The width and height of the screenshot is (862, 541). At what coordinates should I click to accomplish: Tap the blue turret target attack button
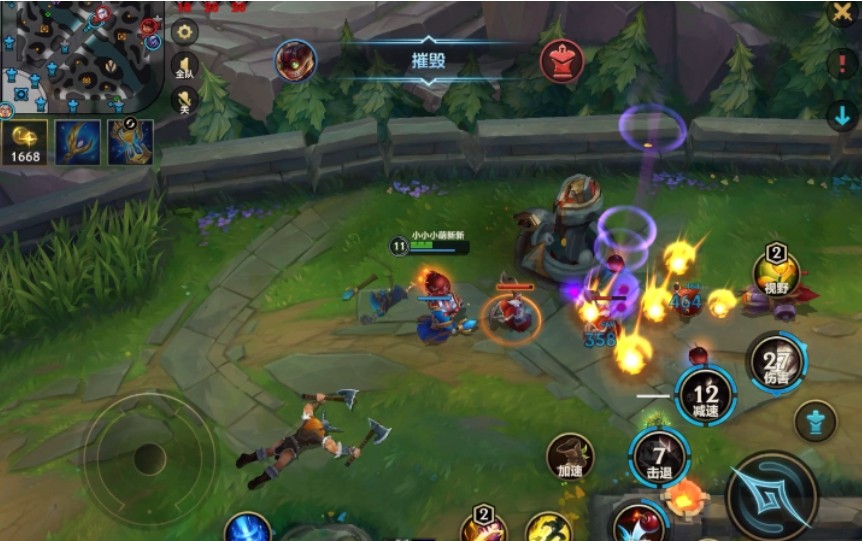coord(815,421)
